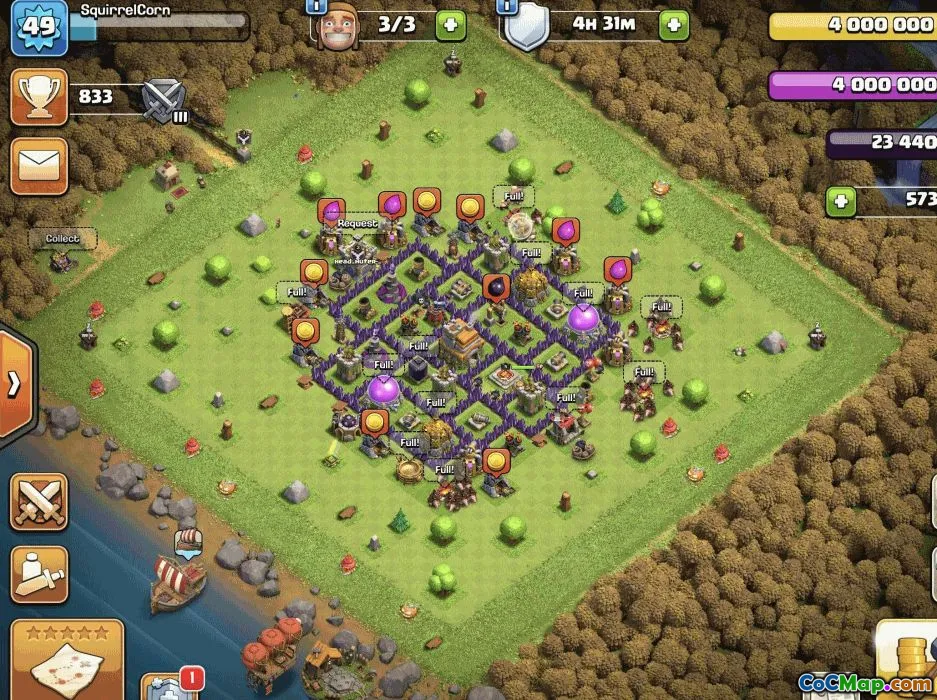This screenshot has width=937, height=700.
Task: Tap the Request troops bubble
Action: [x=357, y=224]
